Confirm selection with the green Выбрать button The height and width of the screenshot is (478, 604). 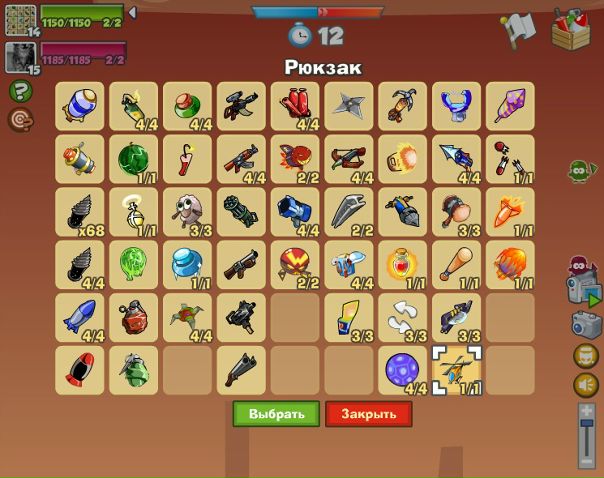[276, 413]
